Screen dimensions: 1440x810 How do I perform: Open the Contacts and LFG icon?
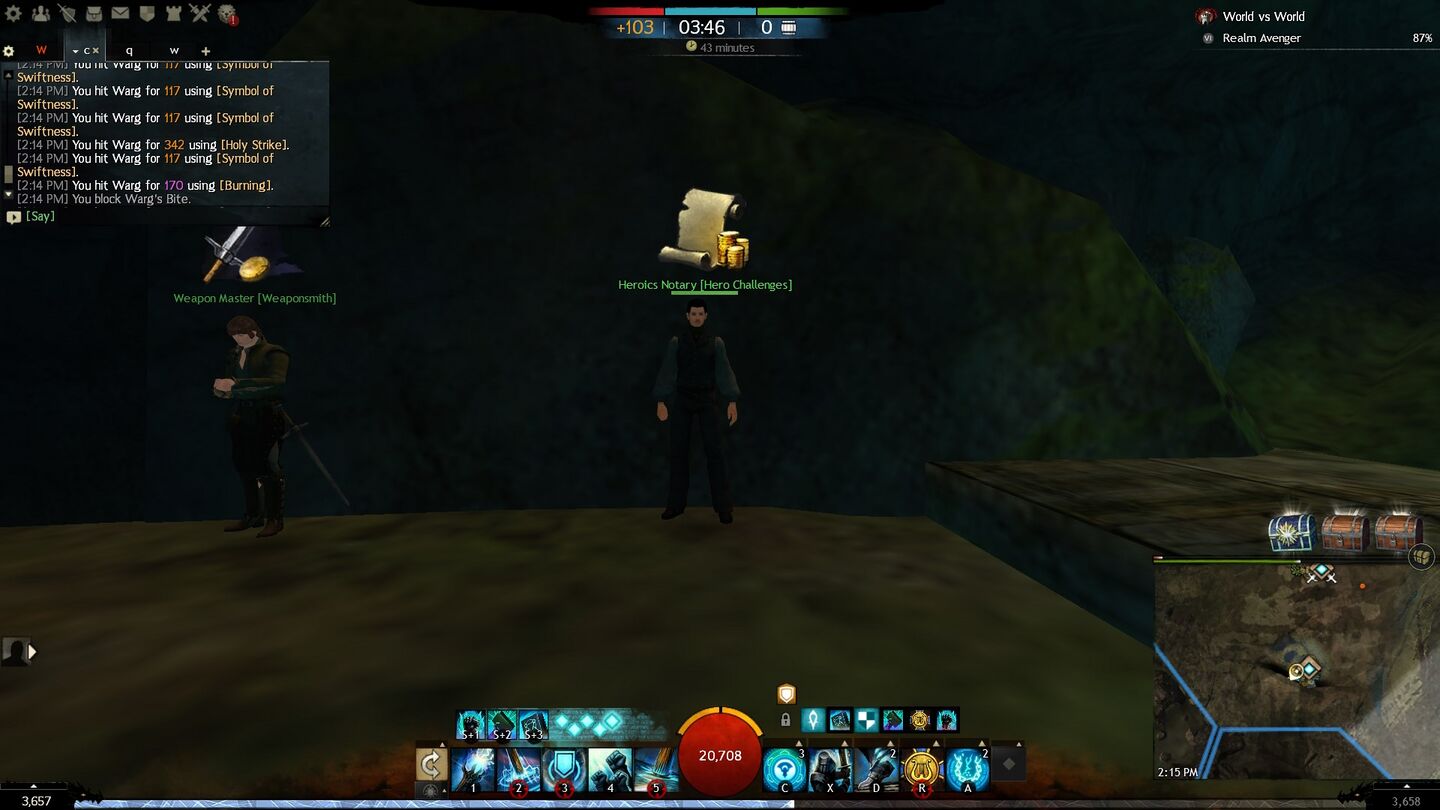tap(40, 14)
